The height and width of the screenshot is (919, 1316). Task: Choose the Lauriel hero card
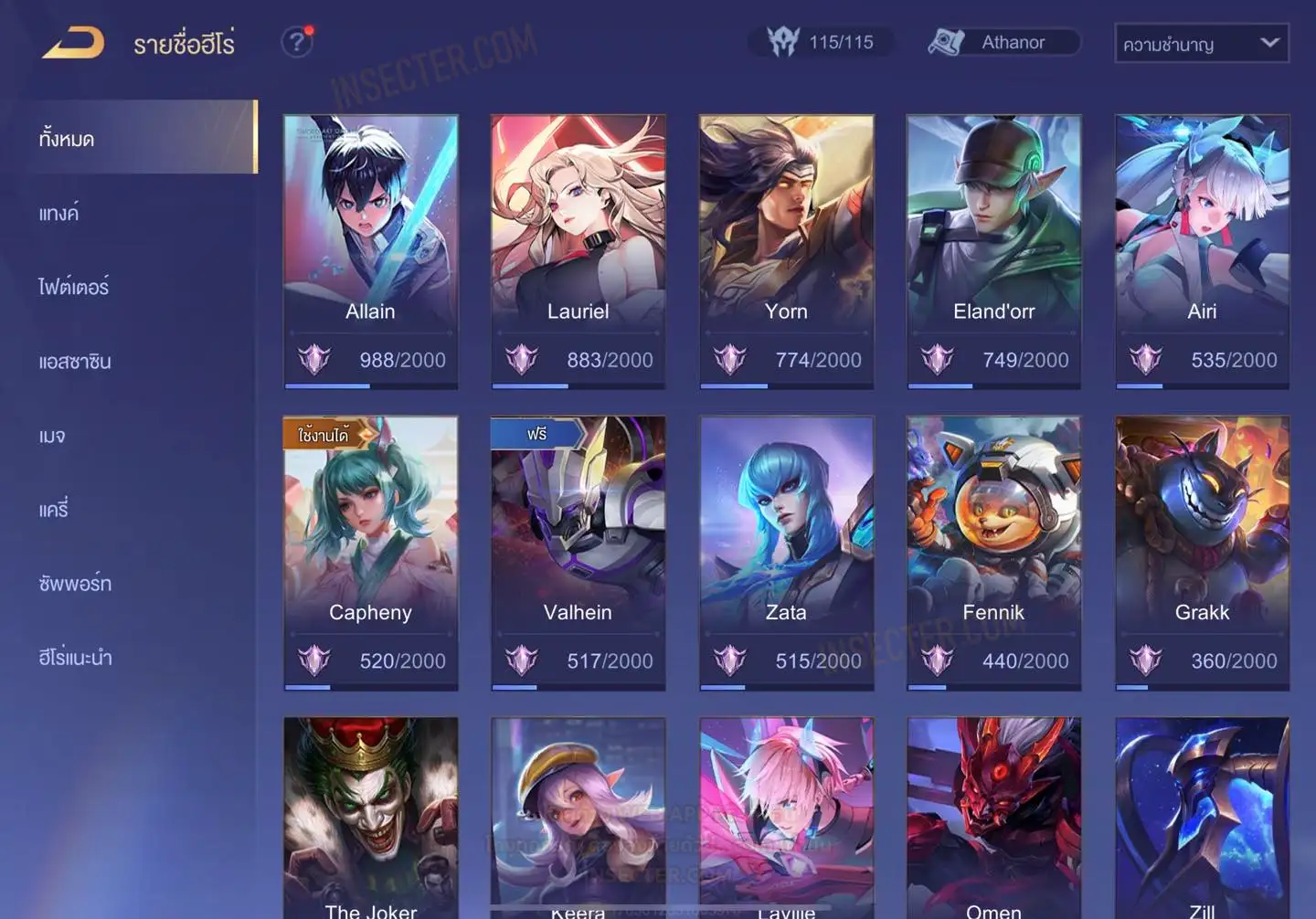(x=578, y=251)
